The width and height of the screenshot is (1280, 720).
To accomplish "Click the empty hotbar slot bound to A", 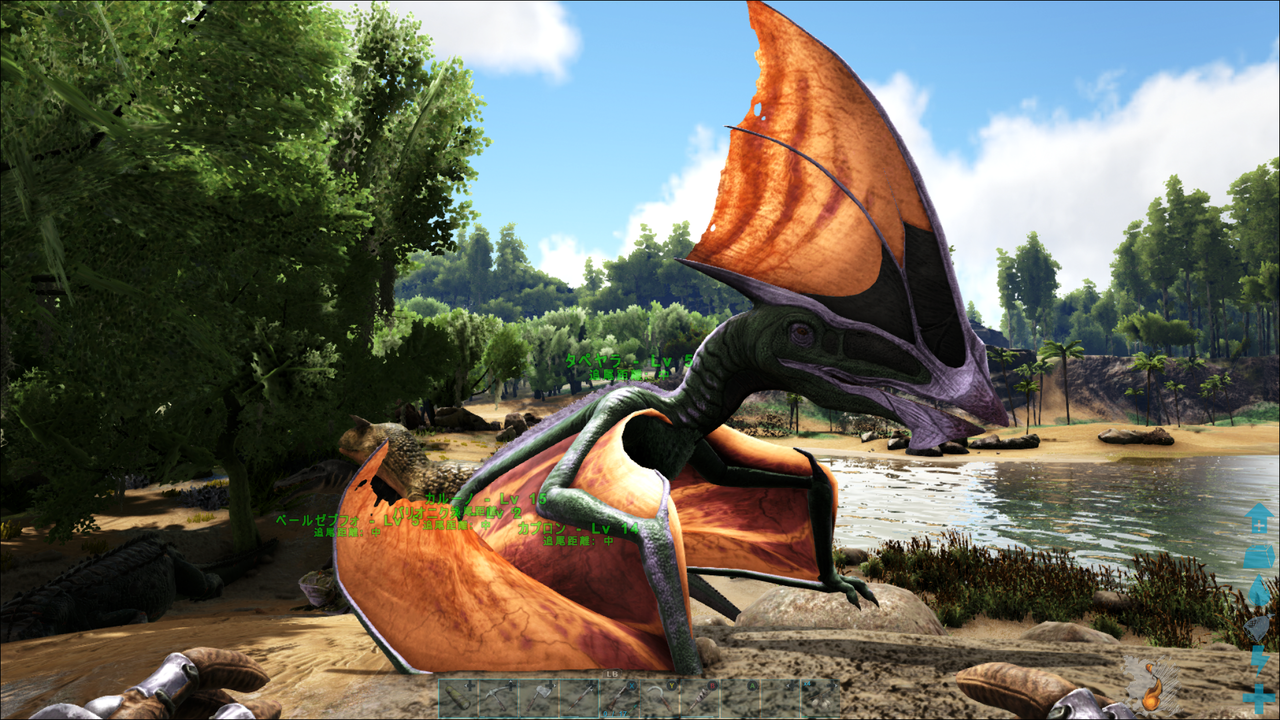I will tap(739, 697).
